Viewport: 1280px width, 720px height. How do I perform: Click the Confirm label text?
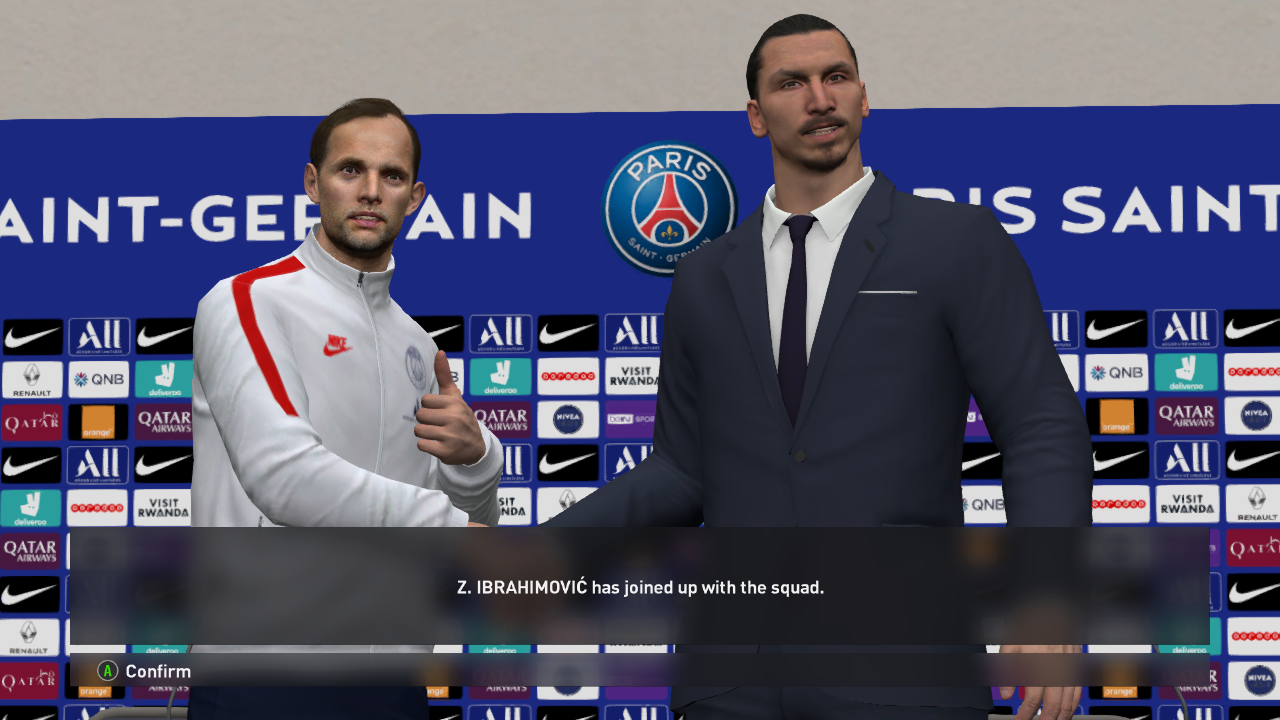(156, 671)
